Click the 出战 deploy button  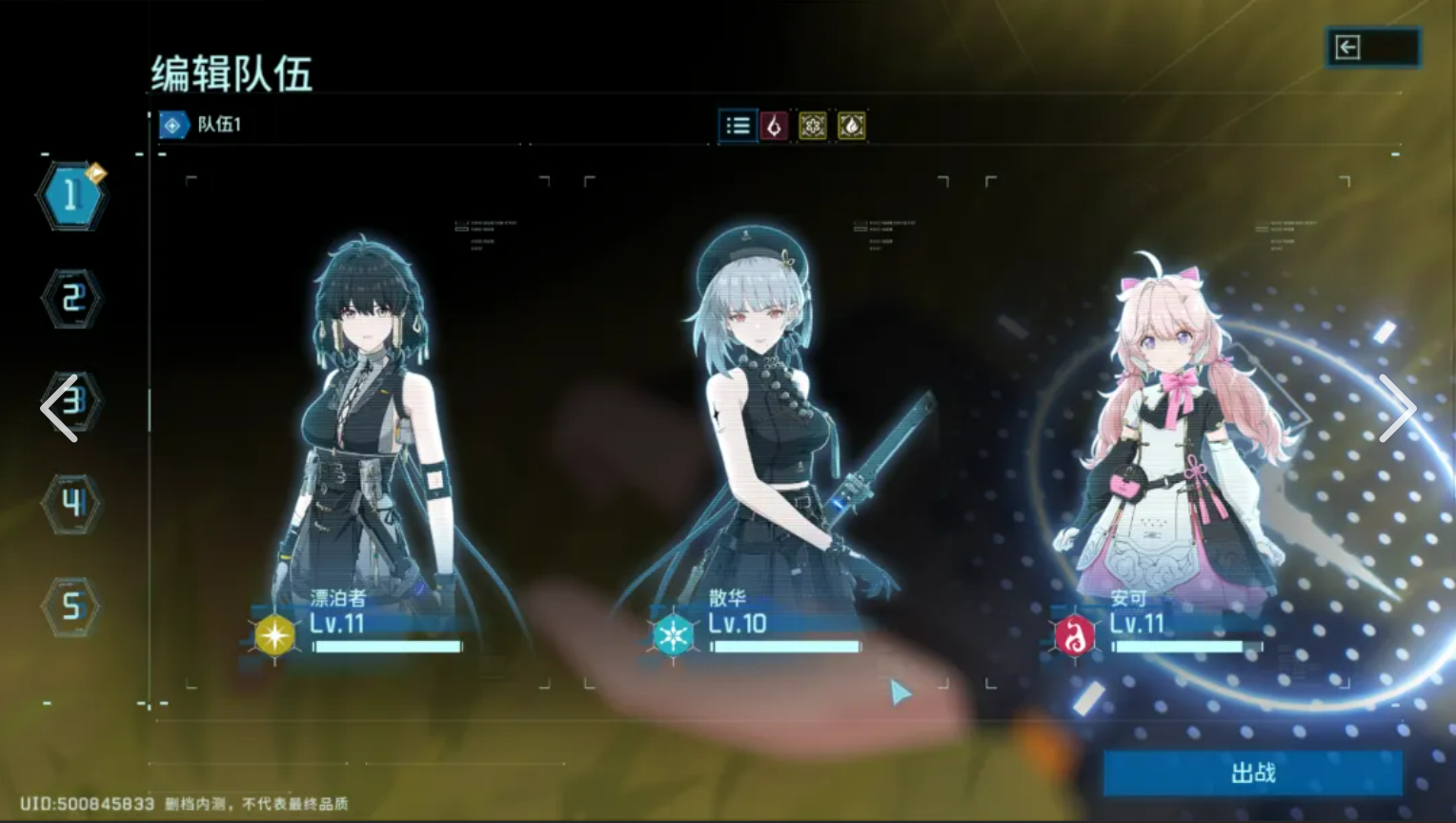(x=1252, y=773)
